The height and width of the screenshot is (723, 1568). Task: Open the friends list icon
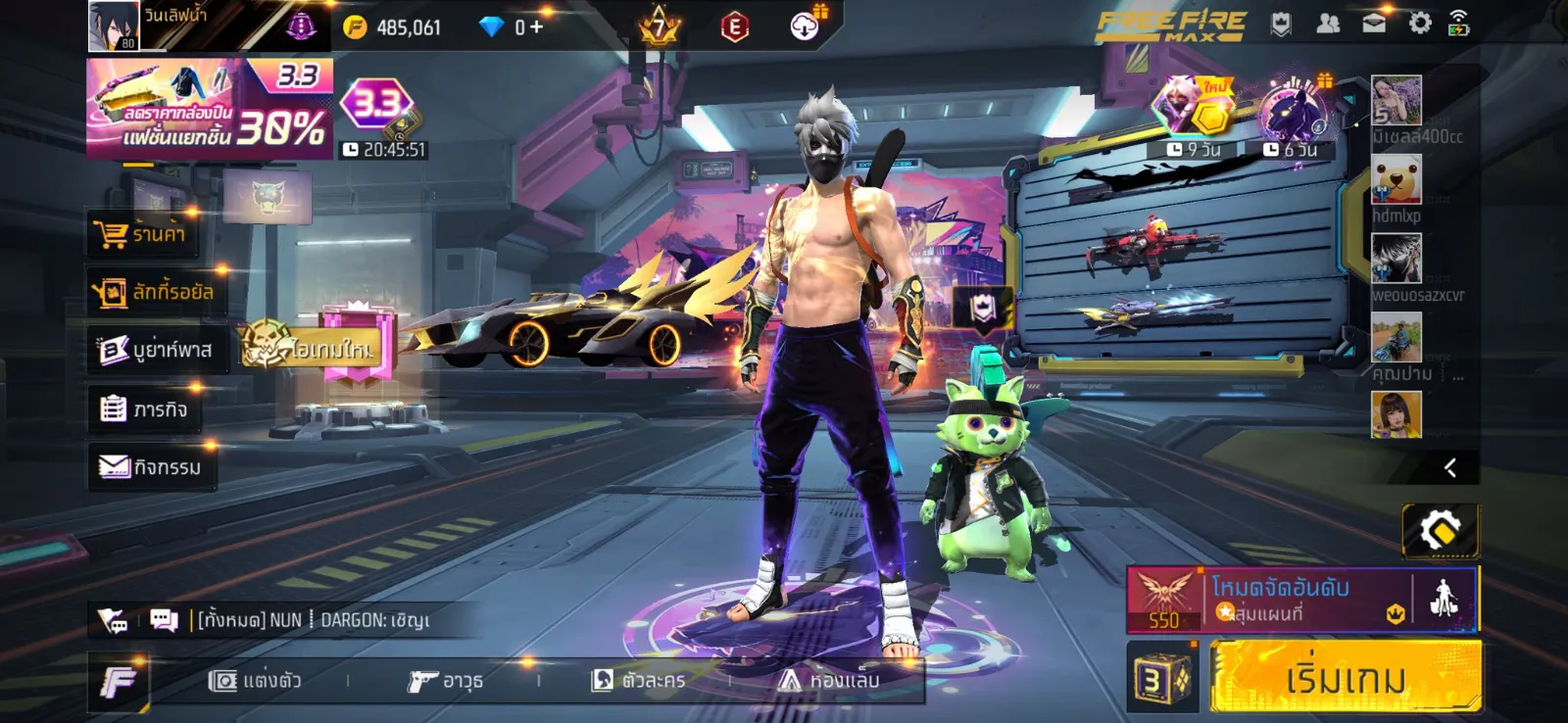(x=1328, y=24)
